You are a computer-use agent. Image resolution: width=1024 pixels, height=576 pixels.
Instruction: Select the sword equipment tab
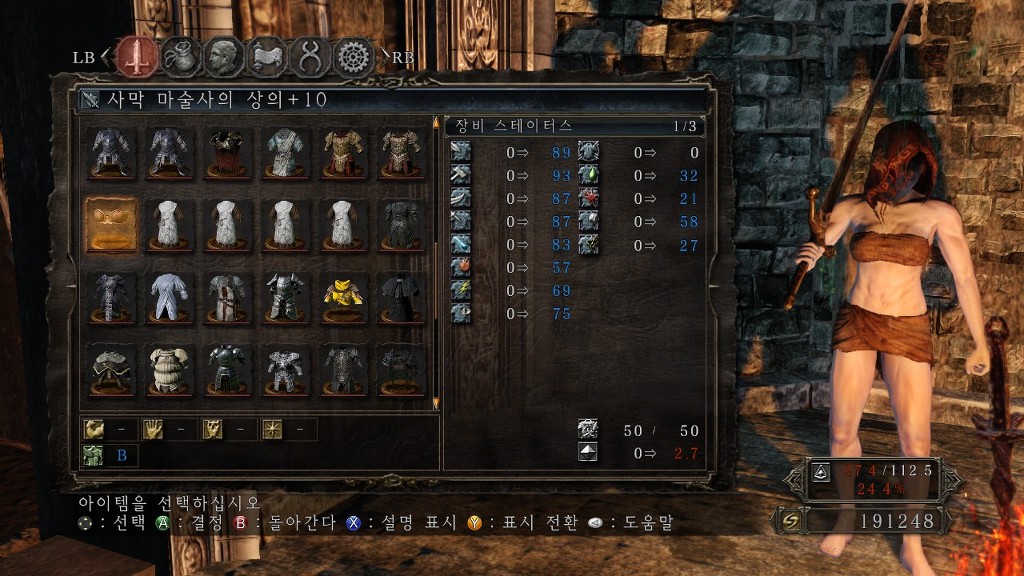click(135, 56)
